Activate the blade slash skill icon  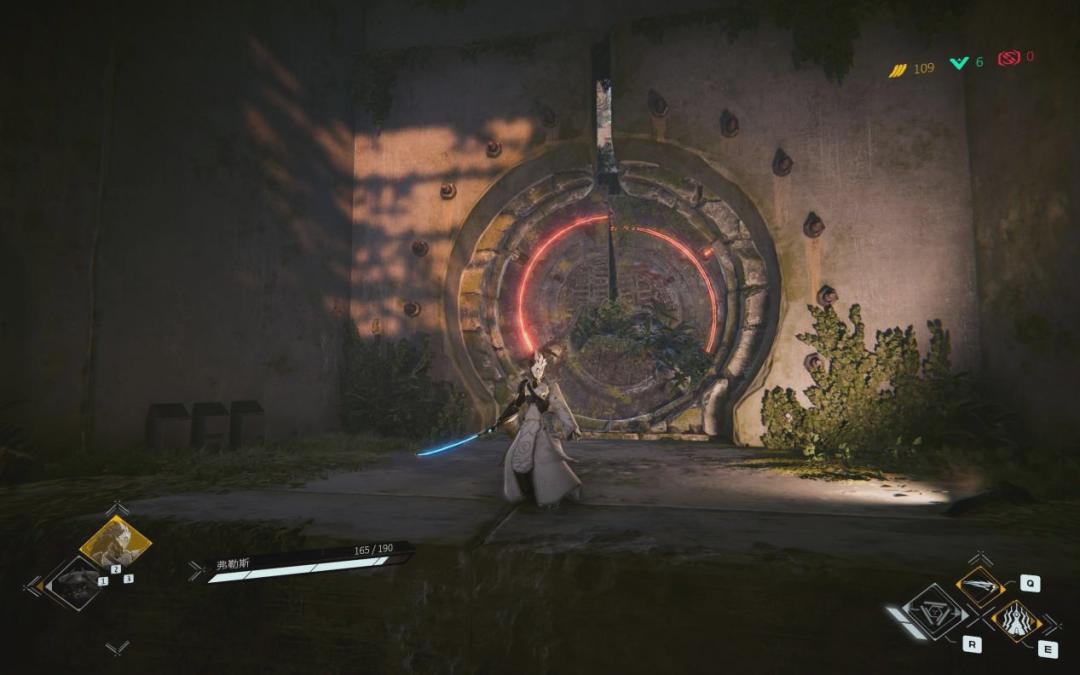(980, 587)
